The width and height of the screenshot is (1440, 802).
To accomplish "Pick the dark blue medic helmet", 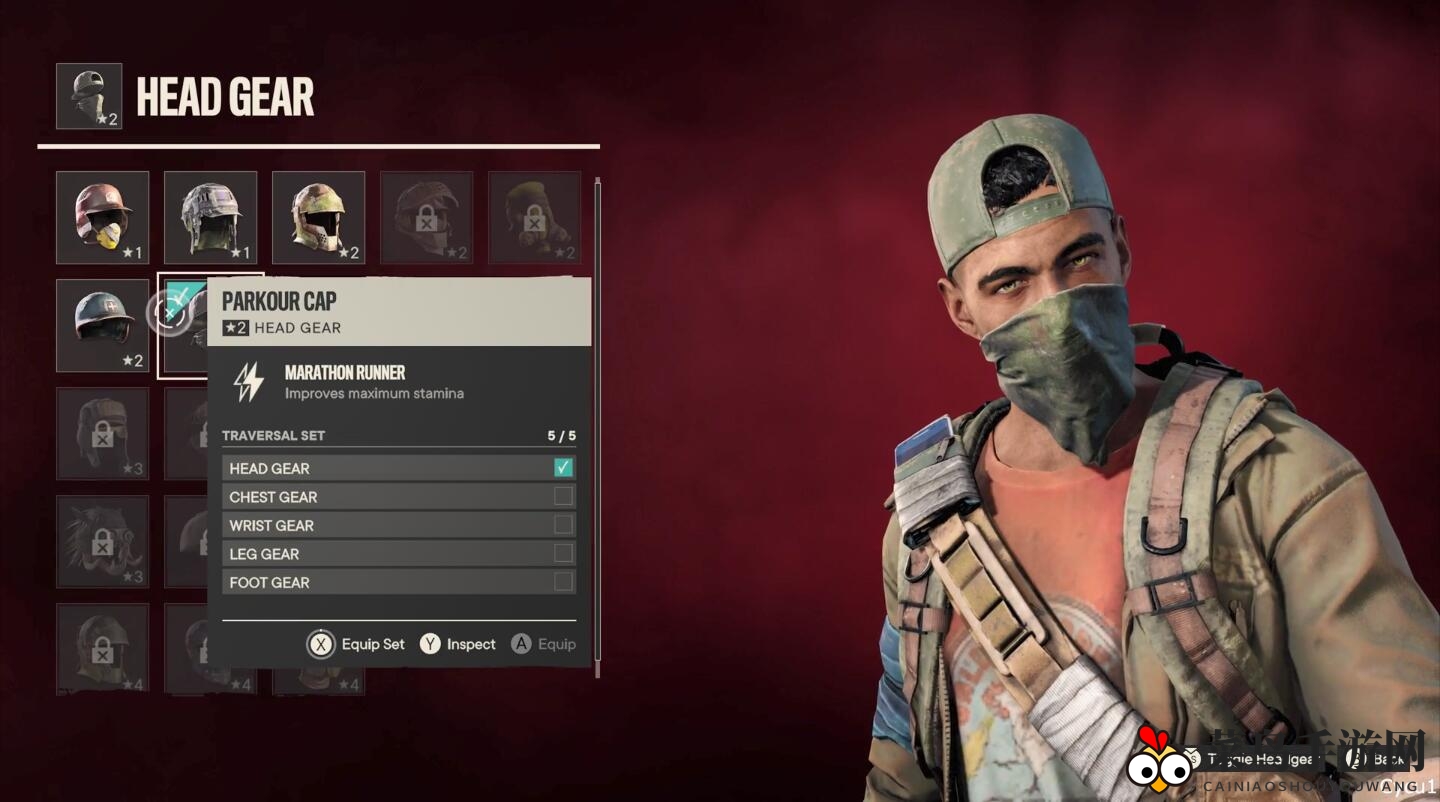I will pyautogui.click(x=102, y=325).
